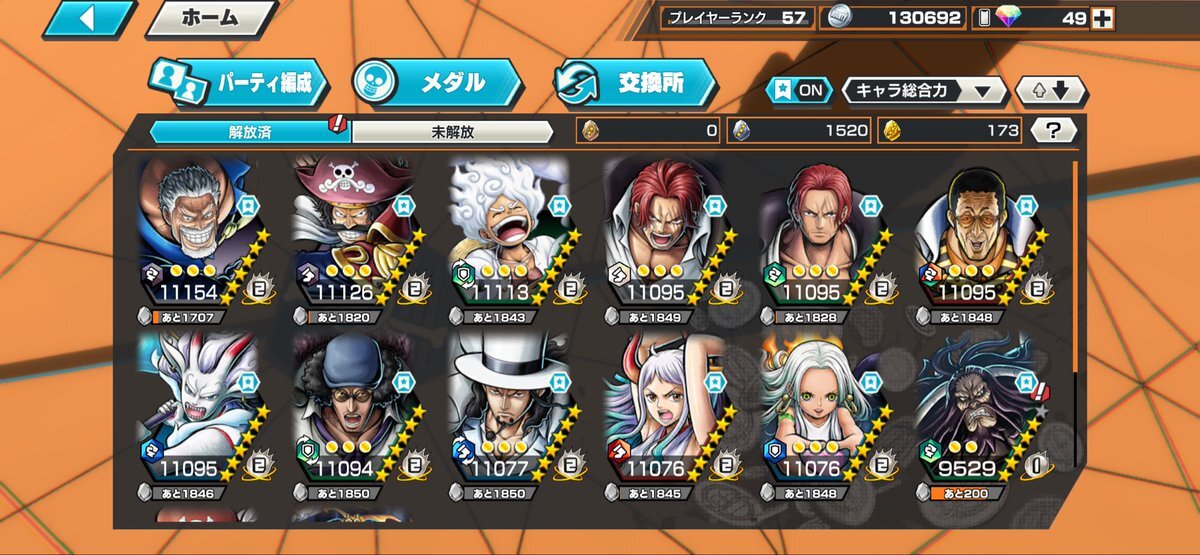The width and height of the screenshot is (1200, 555).
Task: Switch to 解放済 tab
Action: 249,131
